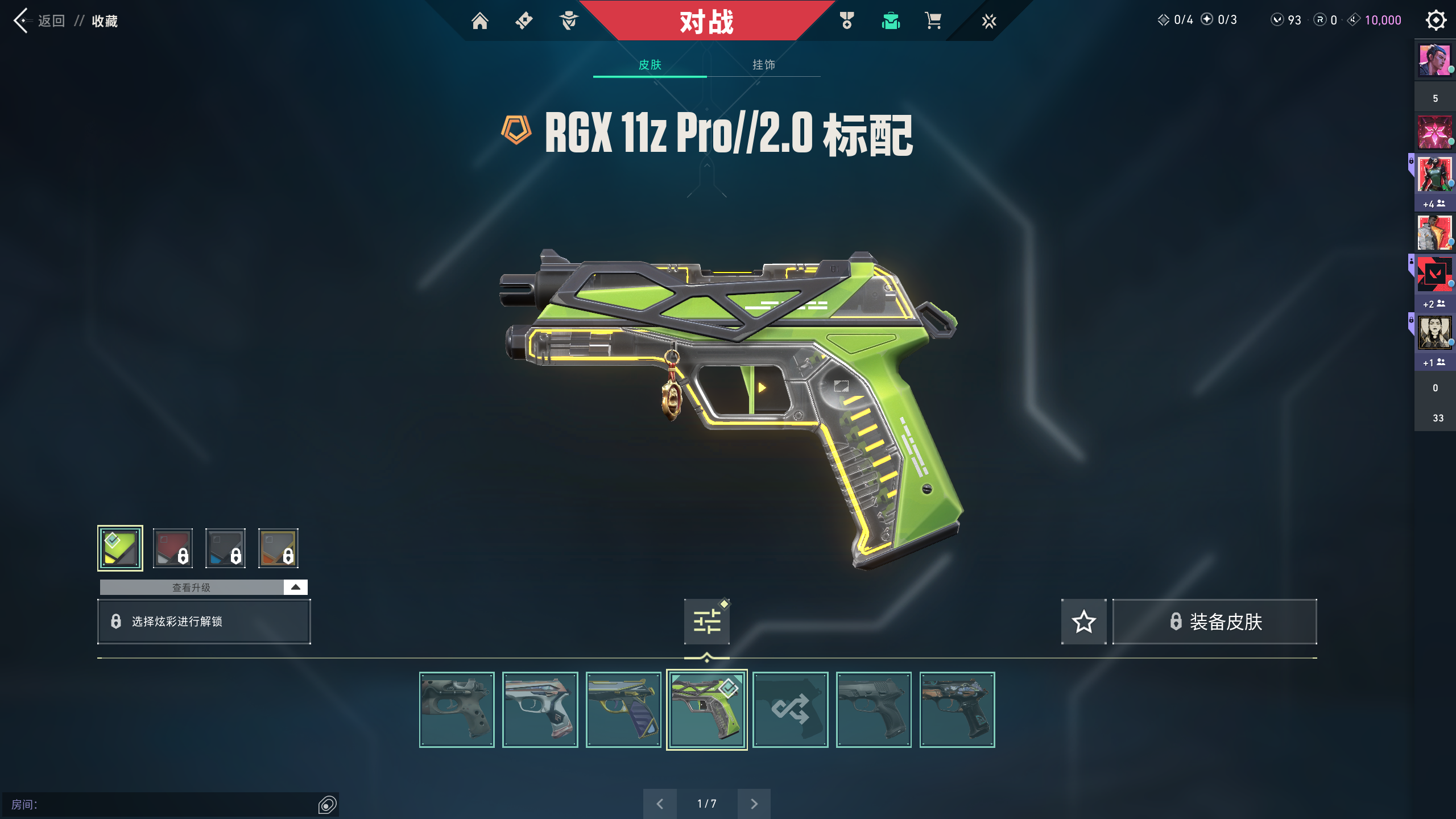The image size is (1456, 819).
Task: Start matchmaking via the 对战 button
Action: pyautogui.click(x=706, y=22)
